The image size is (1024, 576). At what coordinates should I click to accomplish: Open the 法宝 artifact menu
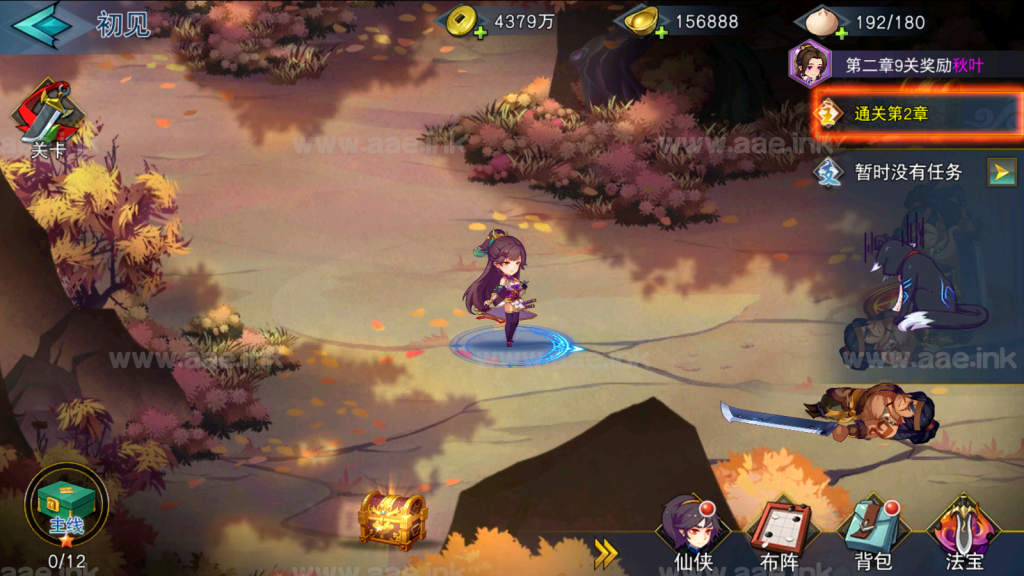(962, 533)
